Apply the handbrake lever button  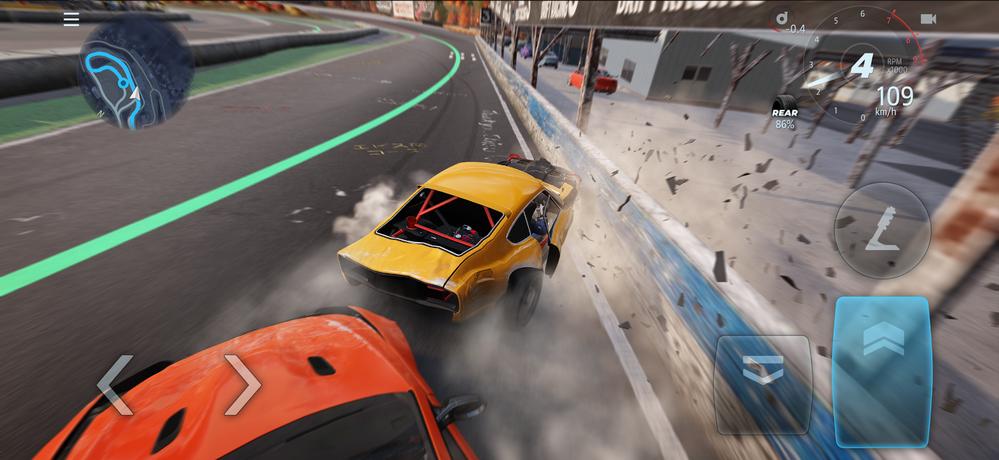[x=881, y=231]
